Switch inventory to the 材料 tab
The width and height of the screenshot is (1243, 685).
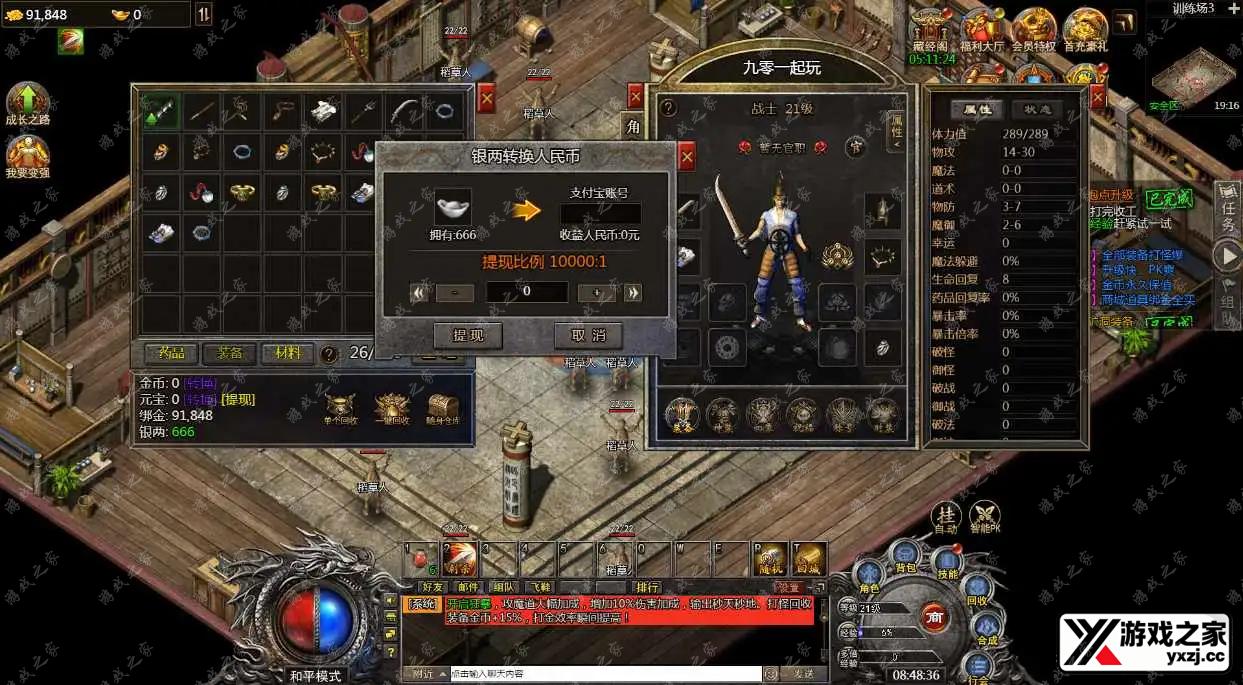pyautogui.click(x=288, y=353)
